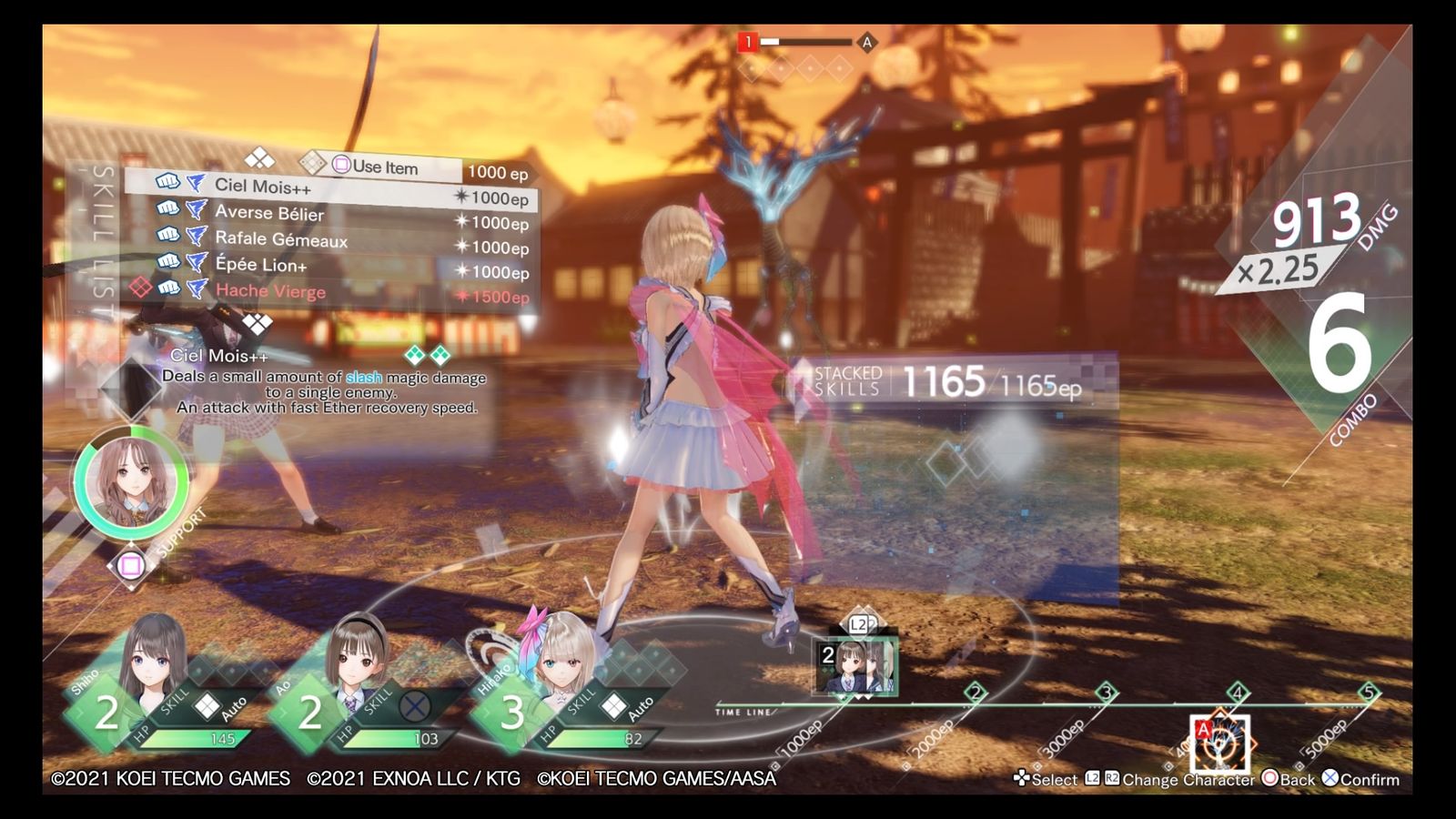Open the Use Item option
Screen dimensions: 1456x819
pos(384,167)
